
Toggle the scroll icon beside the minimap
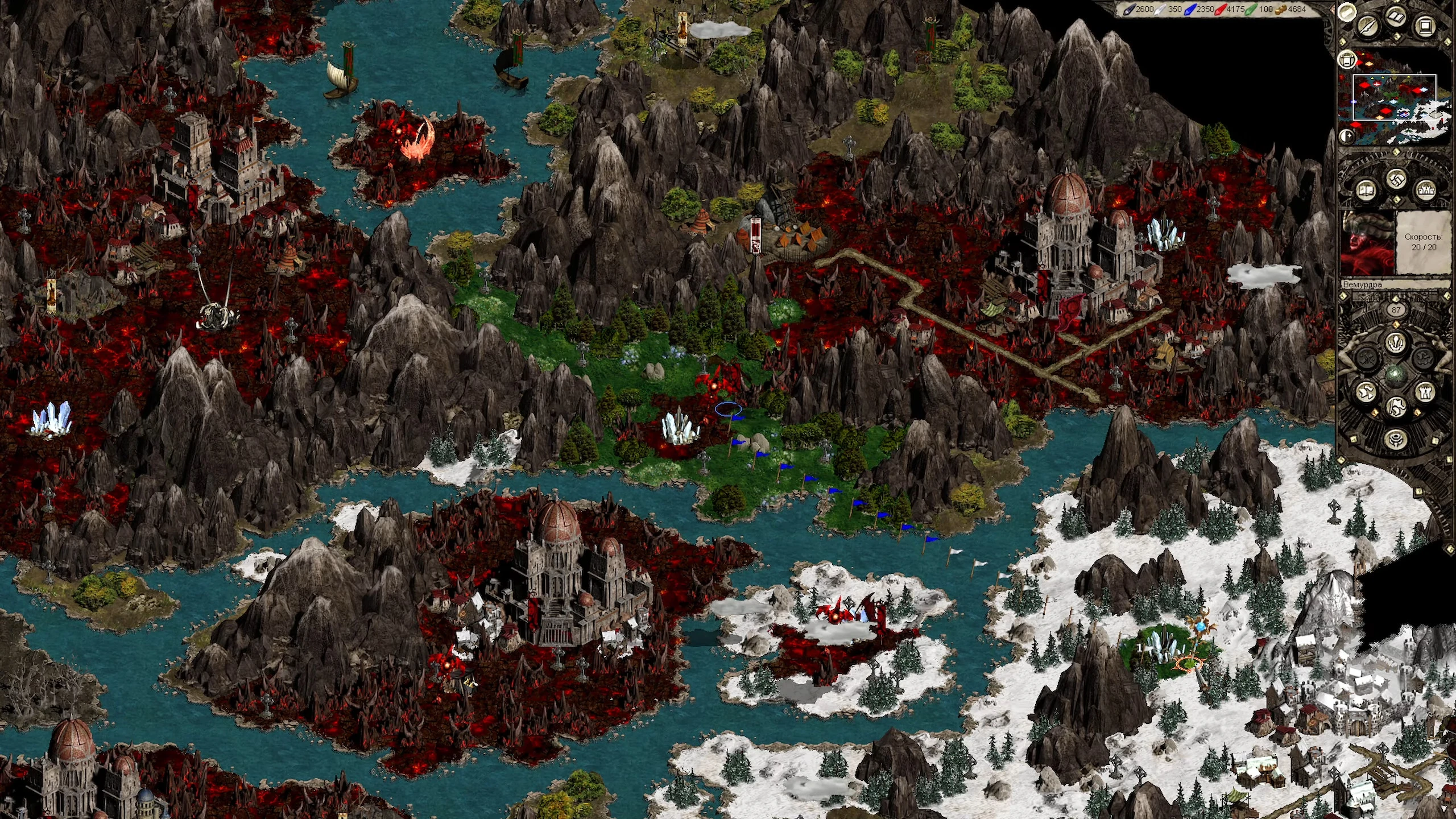point(1347,59)
